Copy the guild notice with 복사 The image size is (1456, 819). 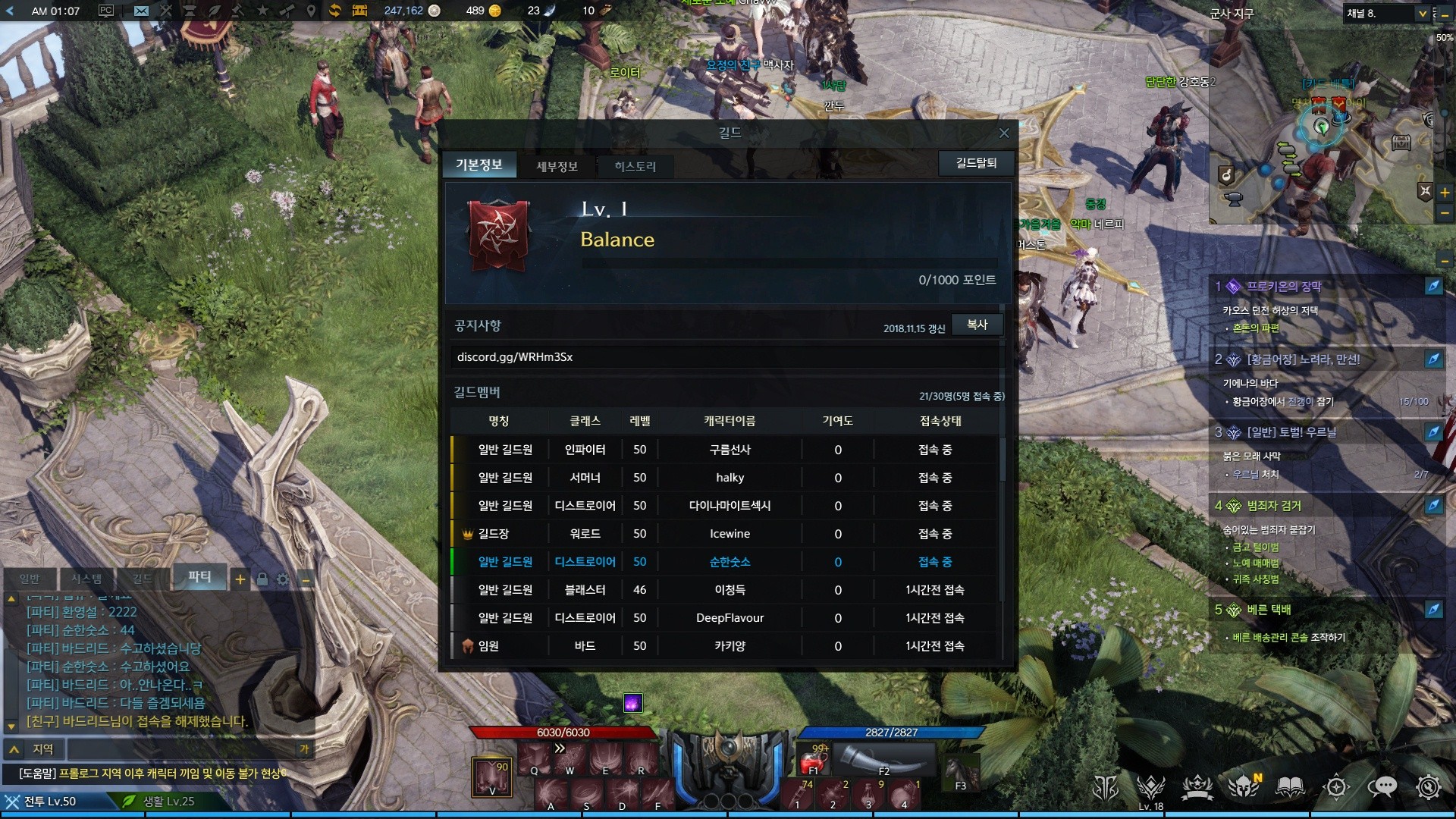977,325
